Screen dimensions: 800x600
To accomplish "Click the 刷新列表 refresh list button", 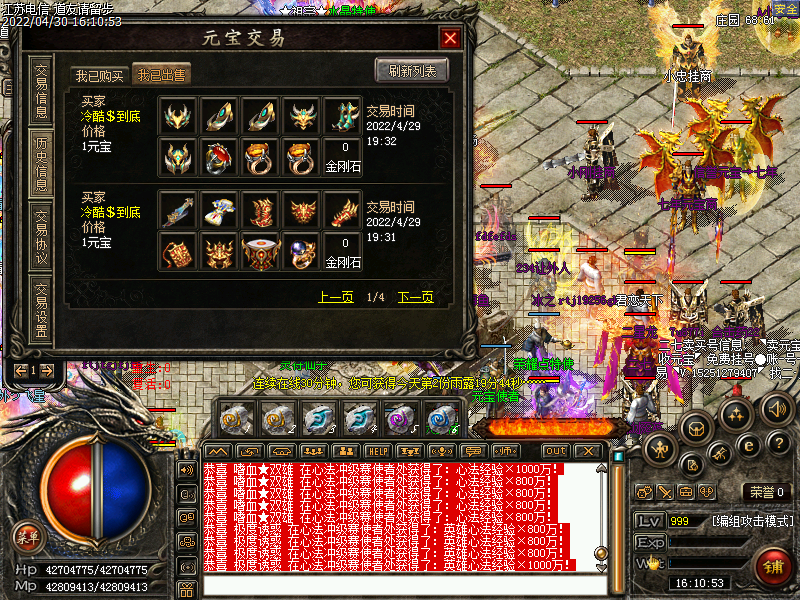I will [x=412, y=70].
